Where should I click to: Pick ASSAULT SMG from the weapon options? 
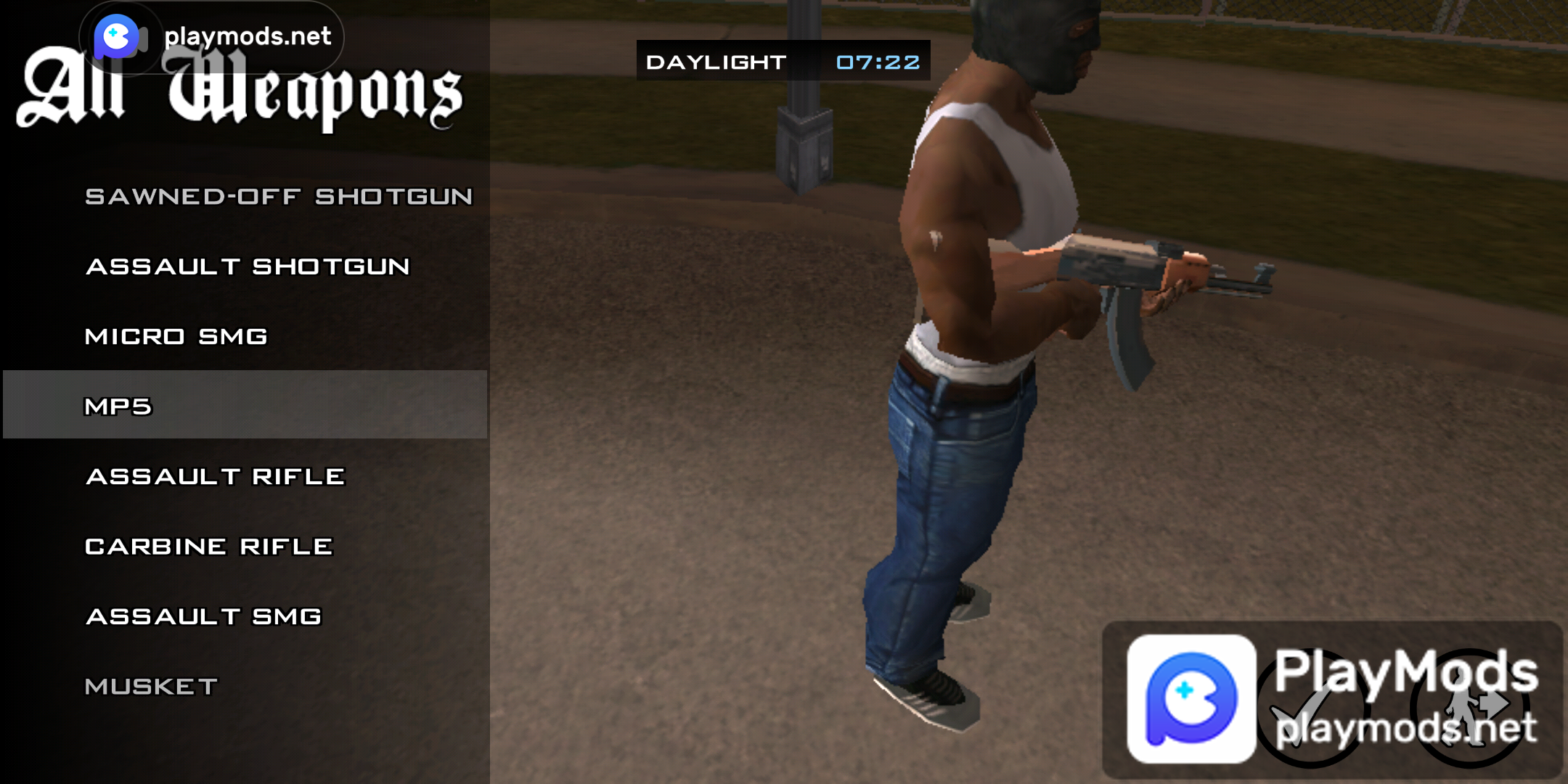click(x=203, y=616)
